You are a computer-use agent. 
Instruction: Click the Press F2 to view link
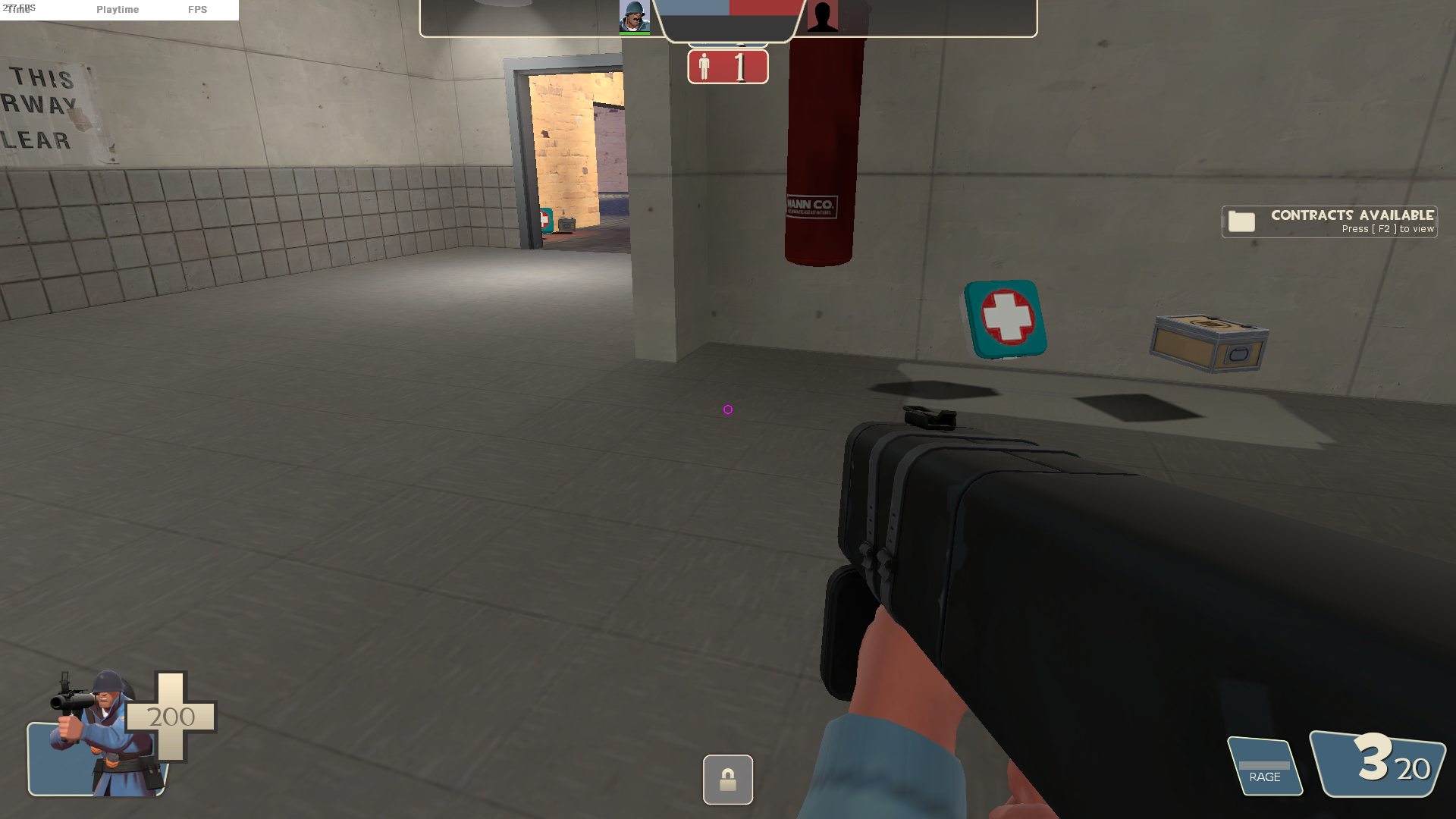1388,228
